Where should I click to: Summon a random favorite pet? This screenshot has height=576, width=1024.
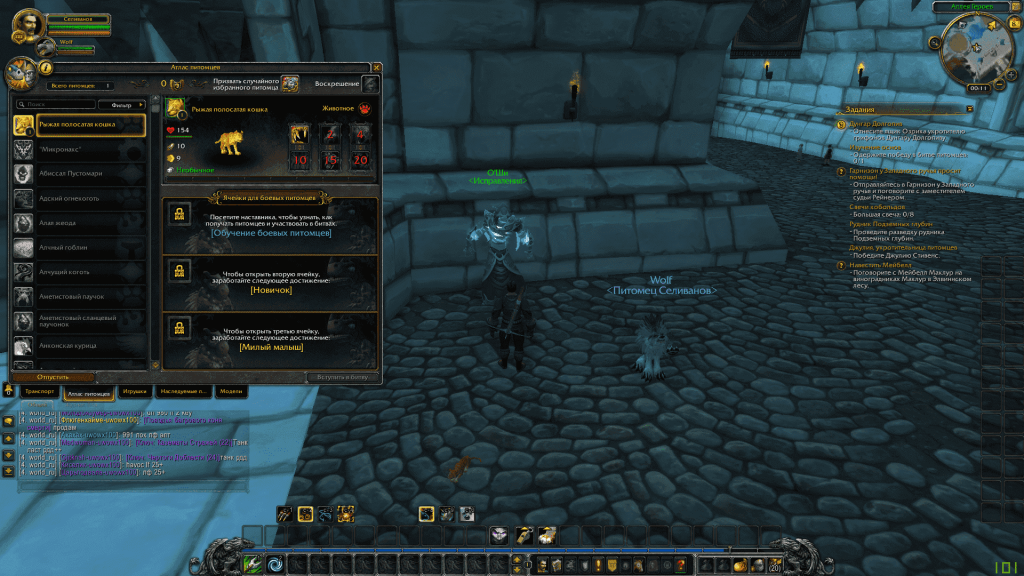(290, 84)
